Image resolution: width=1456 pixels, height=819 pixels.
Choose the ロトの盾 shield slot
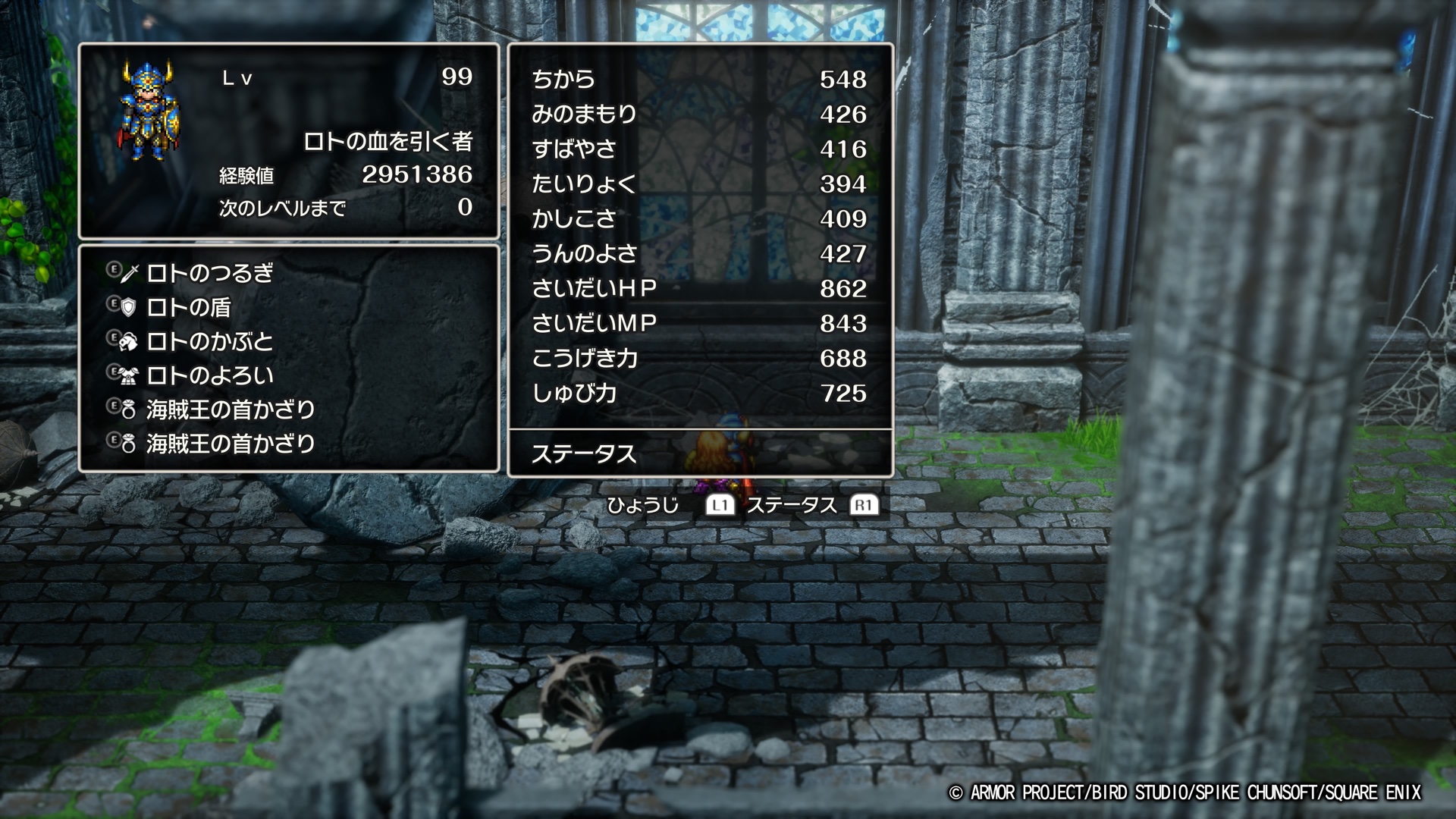188,307
